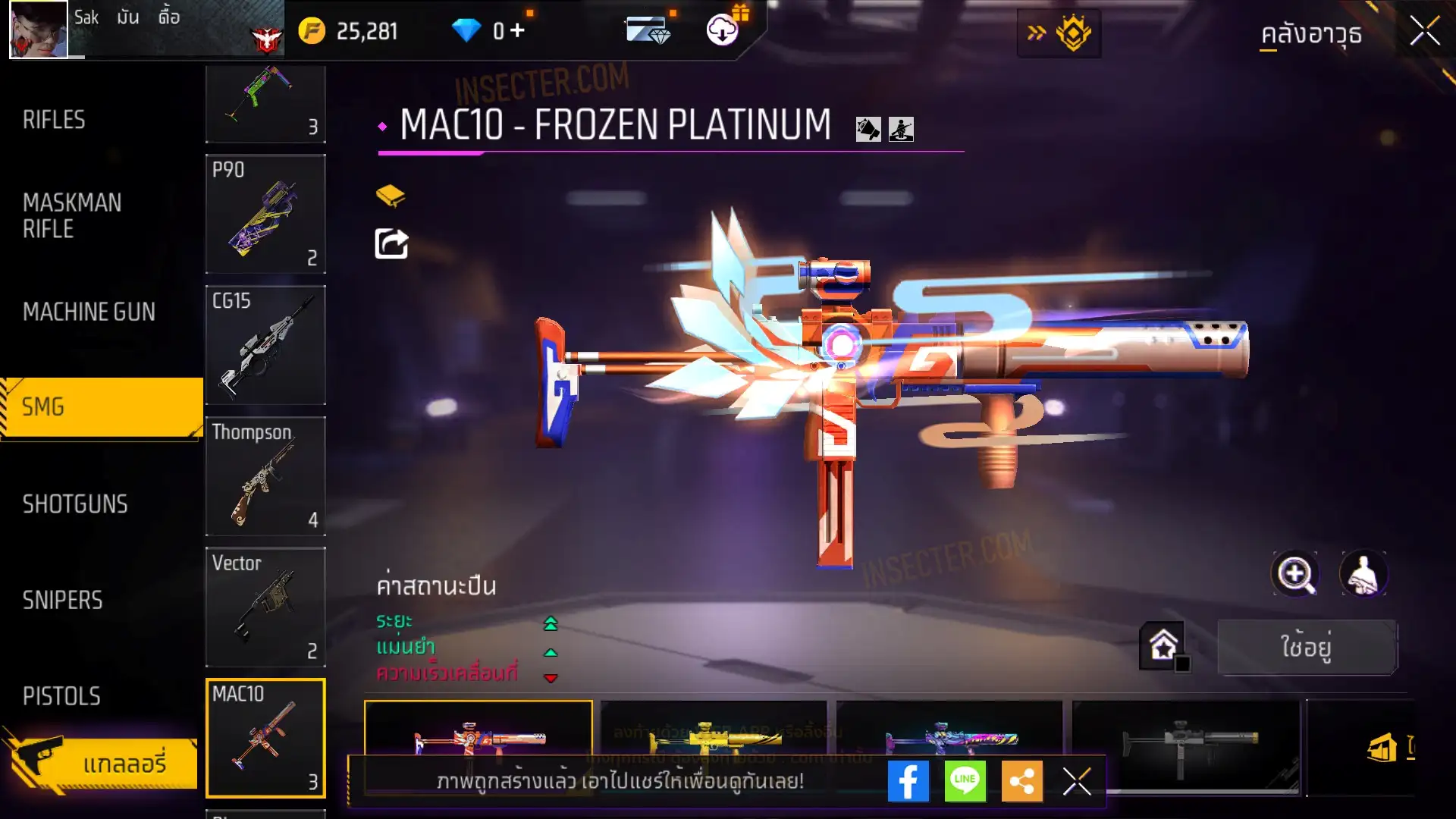The width and height of the screenshot is (1456, 819).
Task: Select the MACHINE GUN category
Action: click(x=89, y=312)
